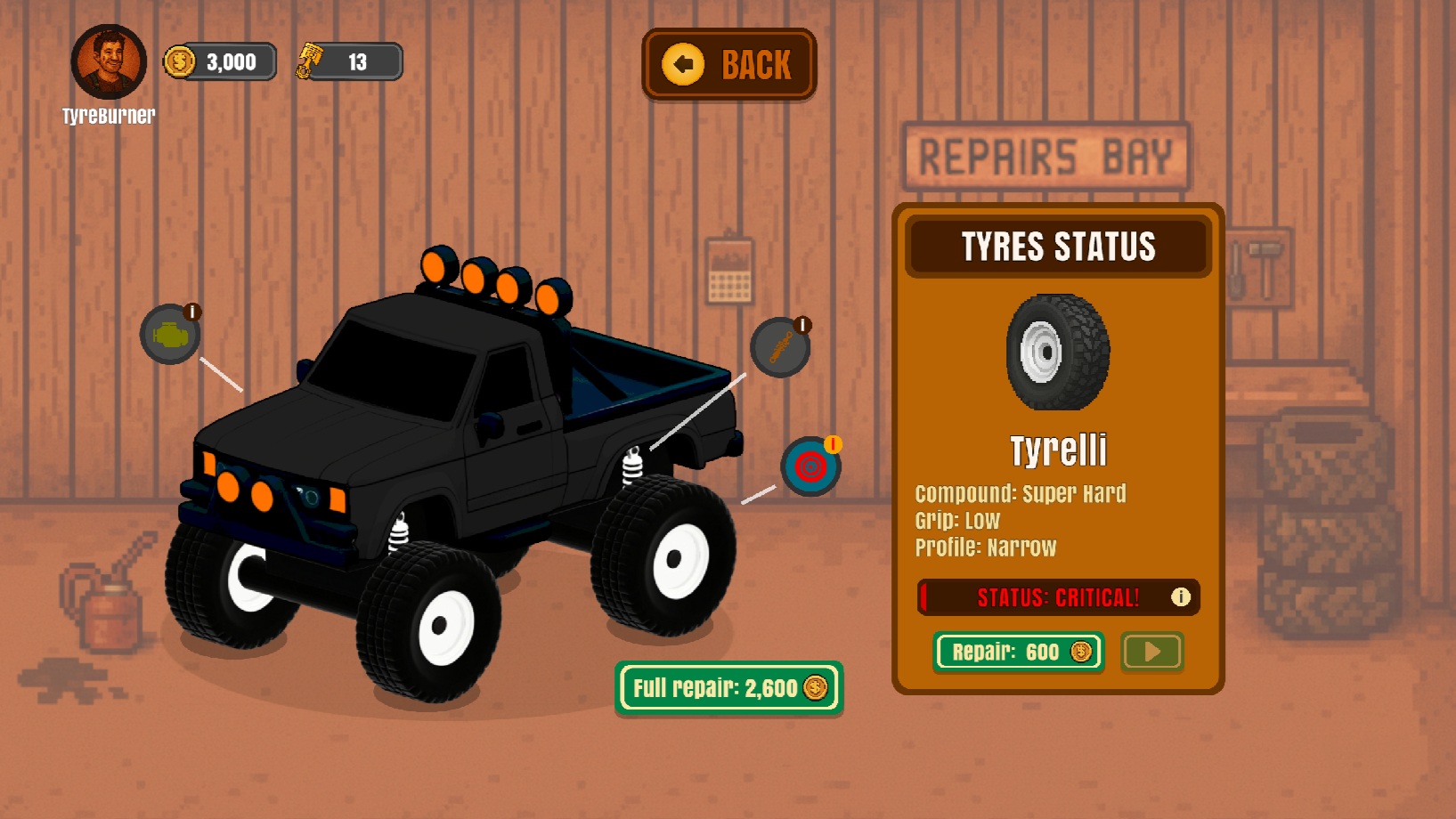Open the piston parts counter
The image size is (1456, 819).
[349, 62]
